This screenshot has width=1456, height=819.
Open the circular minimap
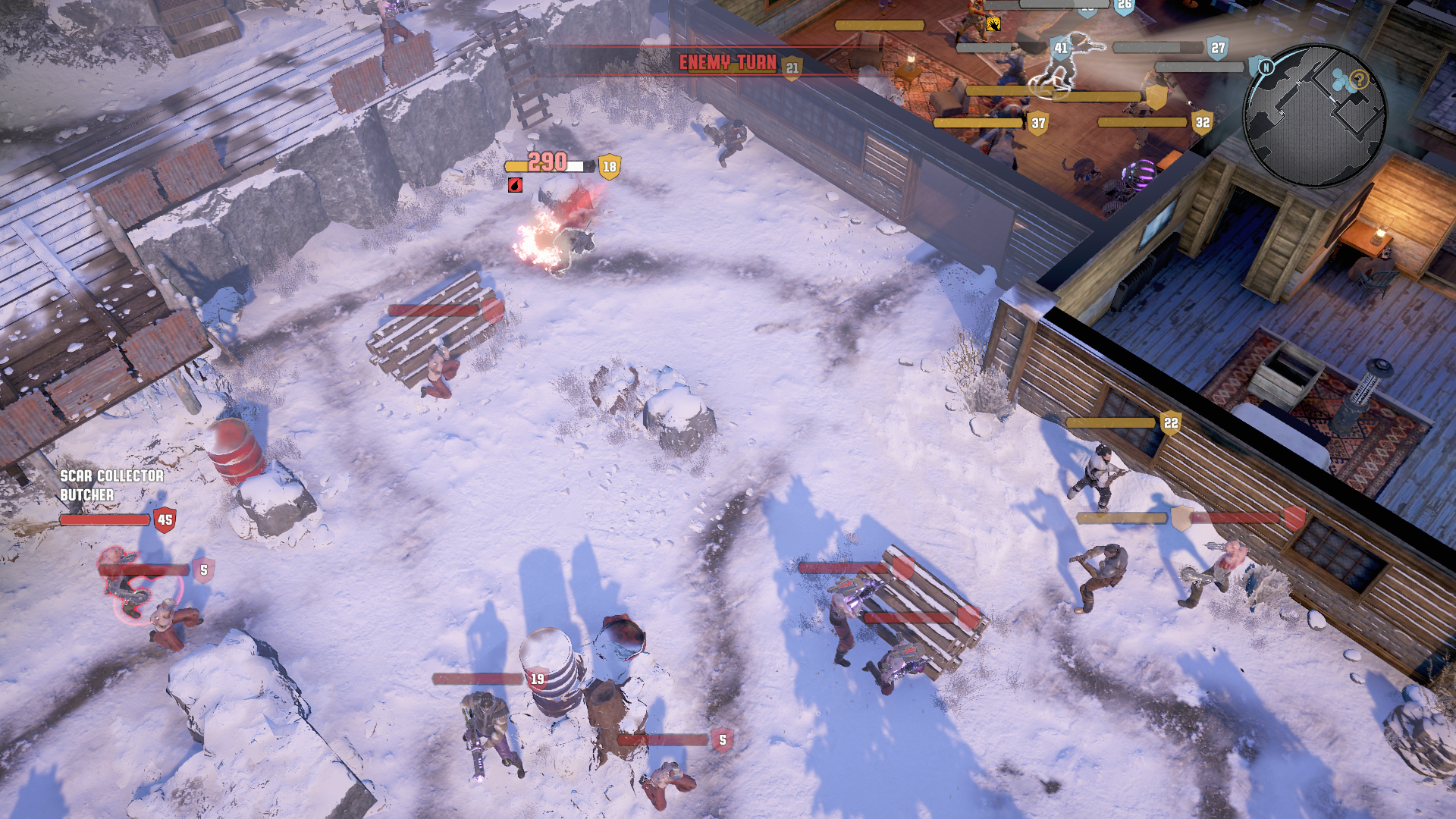click(x=1315, y=116)
